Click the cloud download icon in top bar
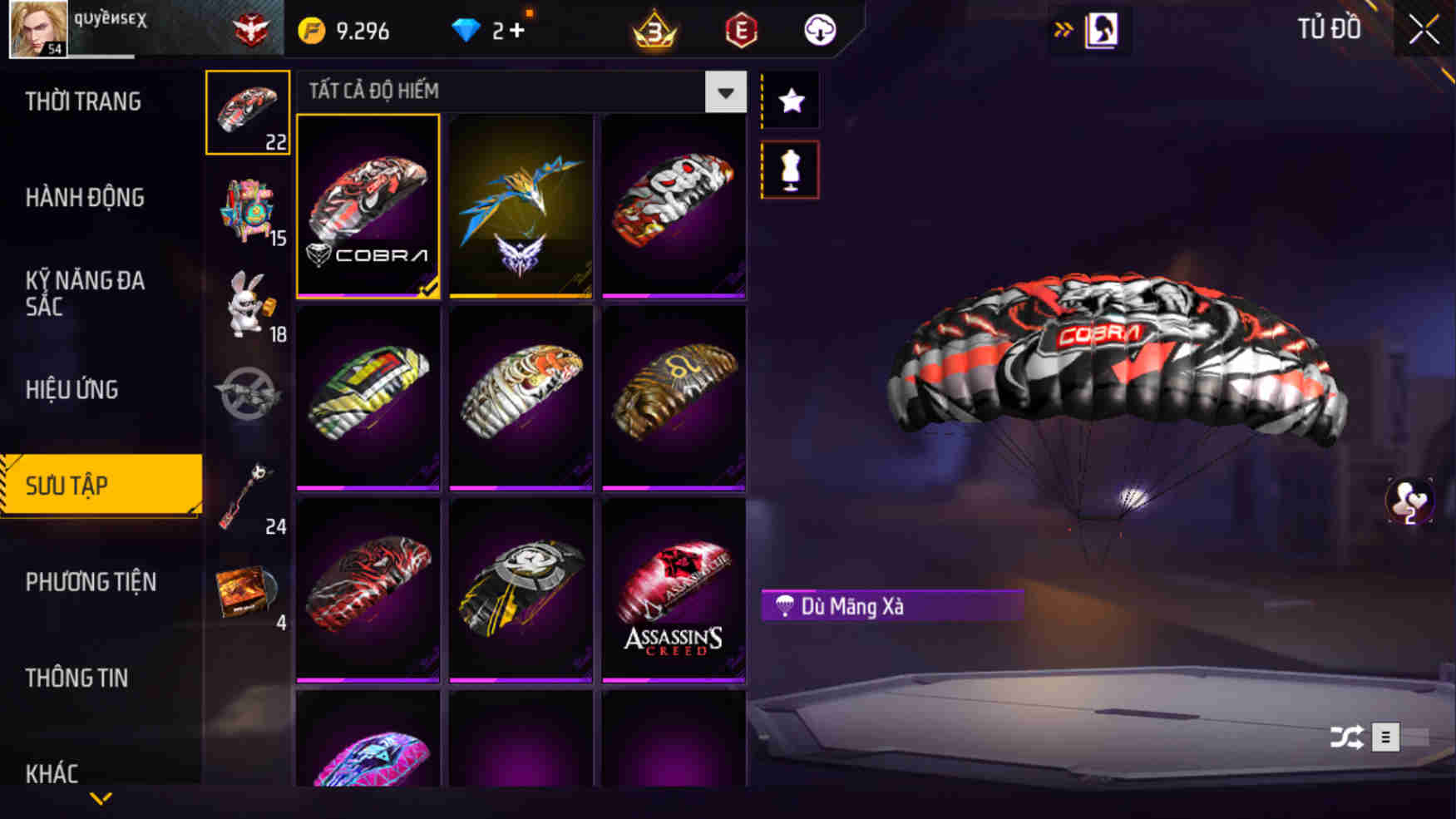This screenshot has width=1456, height=819. coord(818,30)
